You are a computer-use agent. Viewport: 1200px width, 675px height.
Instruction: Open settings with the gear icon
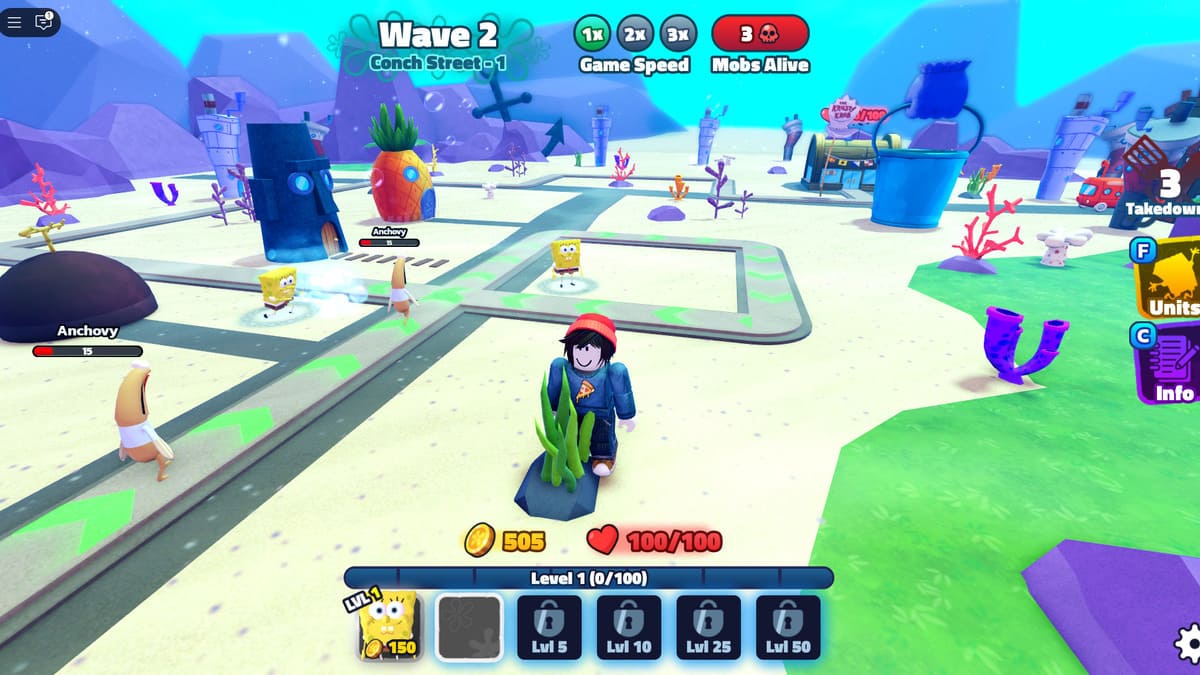(x=1189, y=644)
